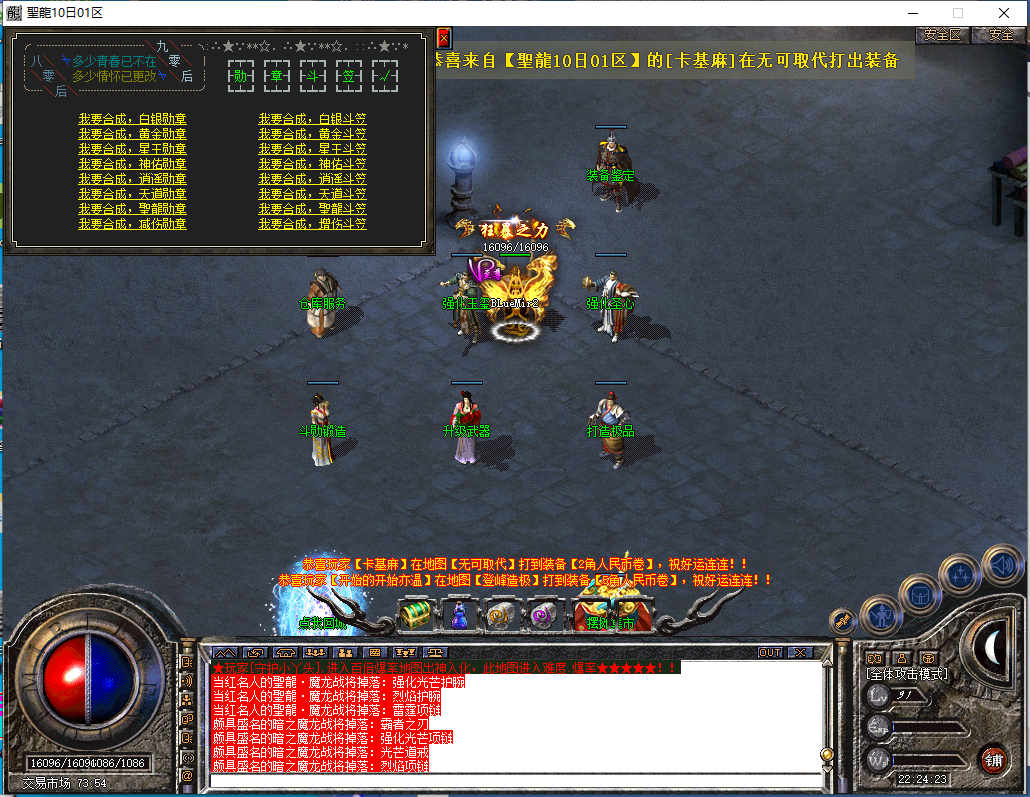Use the blue potion bottle belt slot
The height and width of the screenshot is (797, 1030).
coord(458,614)
